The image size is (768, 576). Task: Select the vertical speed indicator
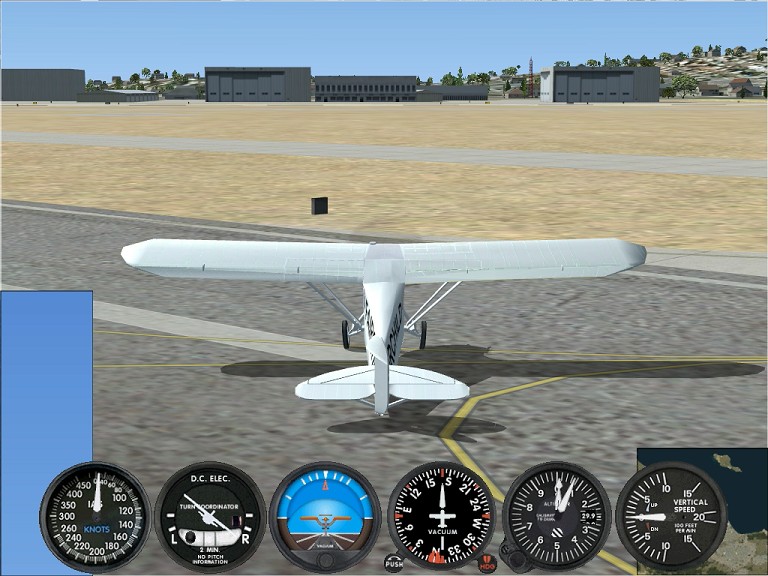[x=671, y=516]
